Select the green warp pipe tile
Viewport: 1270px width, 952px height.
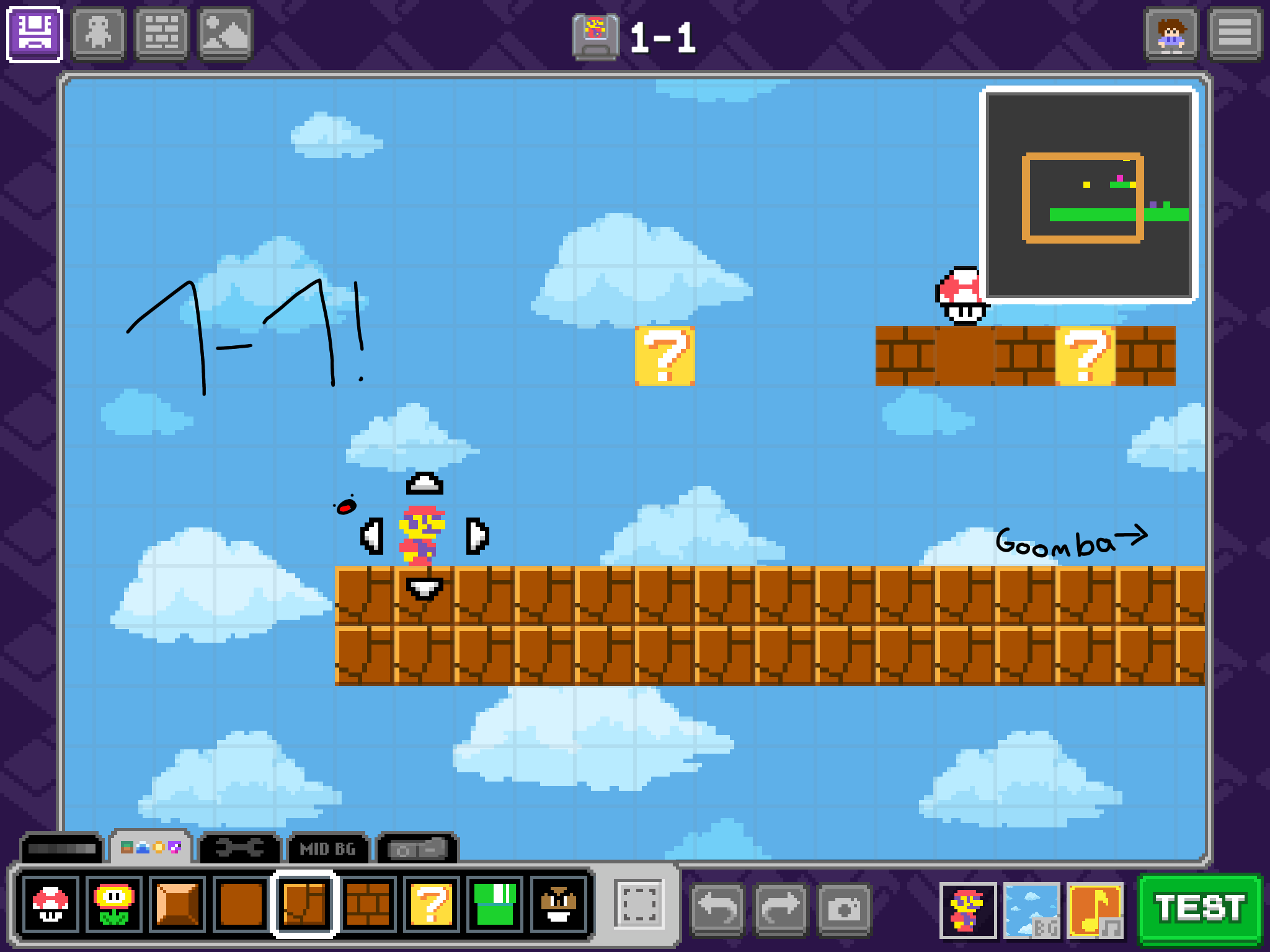pos(495,905)
